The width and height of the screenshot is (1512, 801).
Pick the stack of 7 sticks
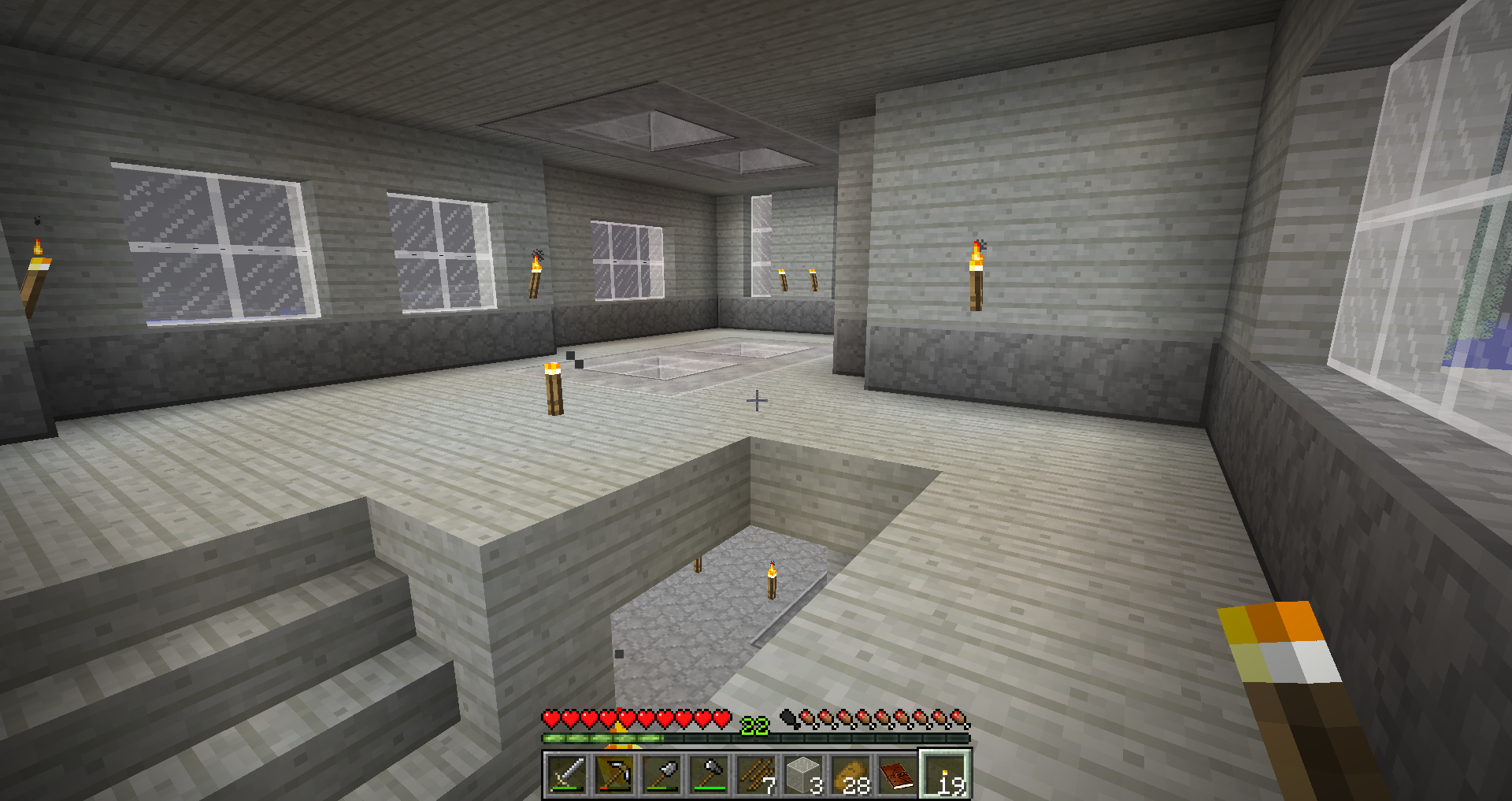click(756, 775)
